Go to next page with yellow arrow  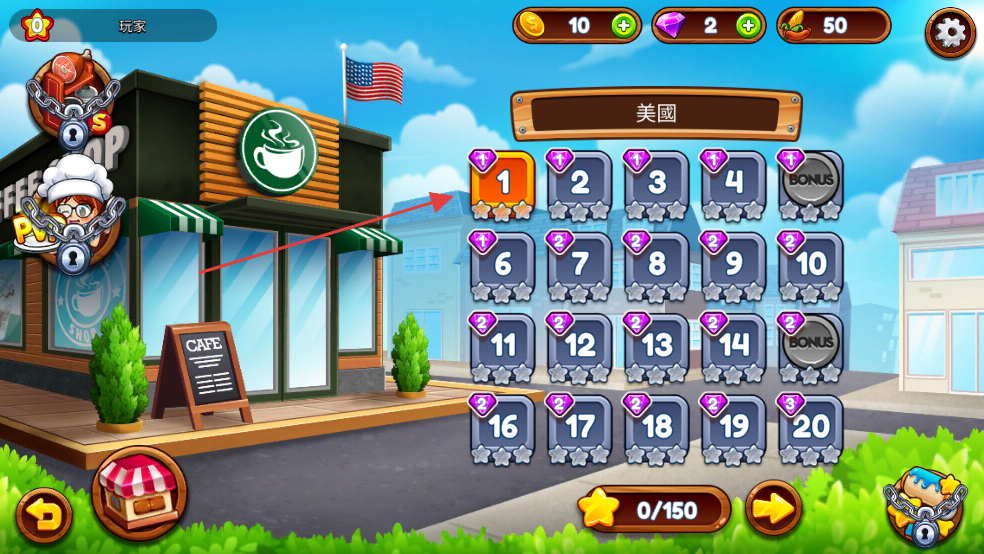773,510
